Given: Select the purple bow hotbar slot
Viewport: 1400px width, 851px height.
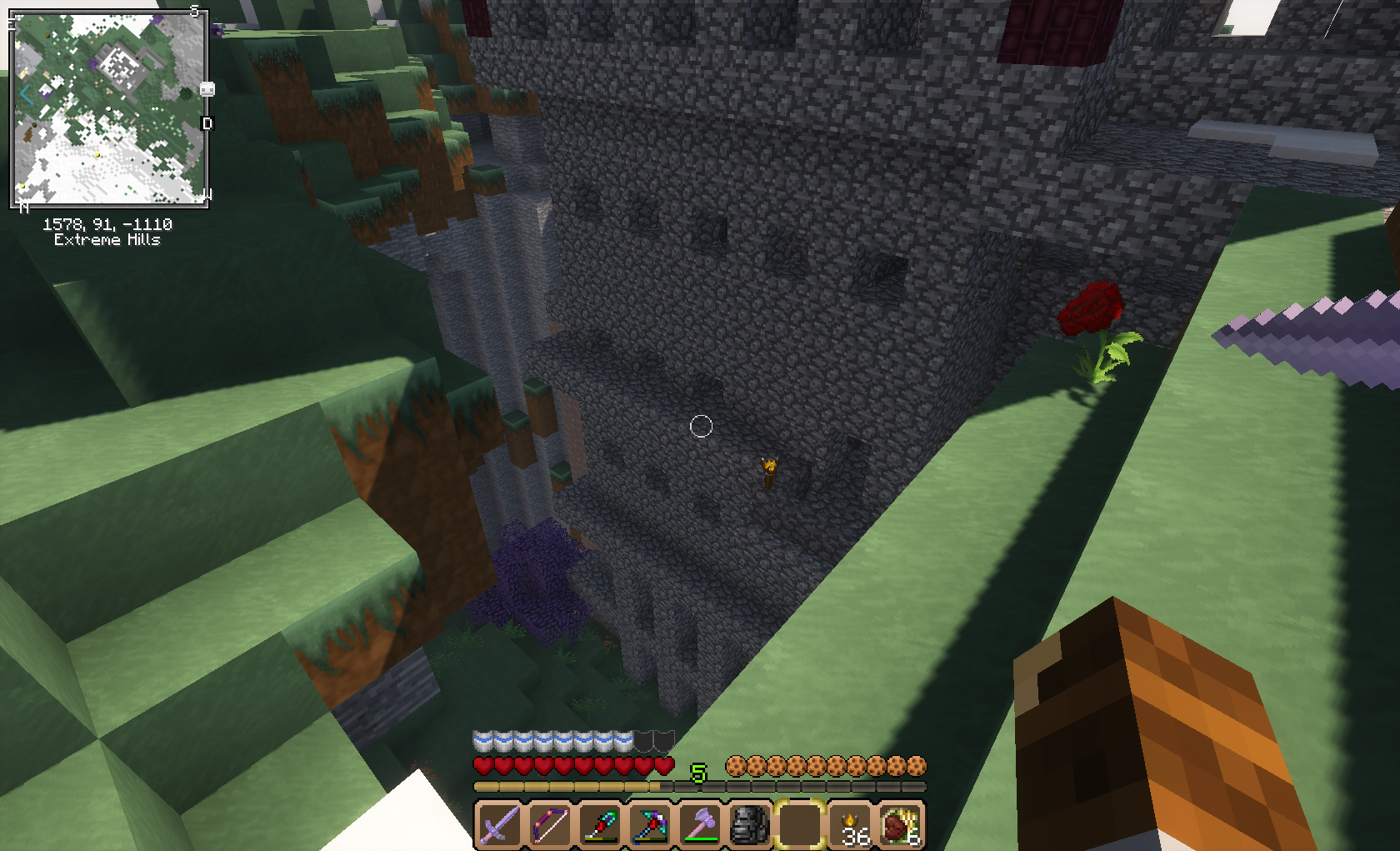Looking at the screenshot, I should (x=549, y=824).
